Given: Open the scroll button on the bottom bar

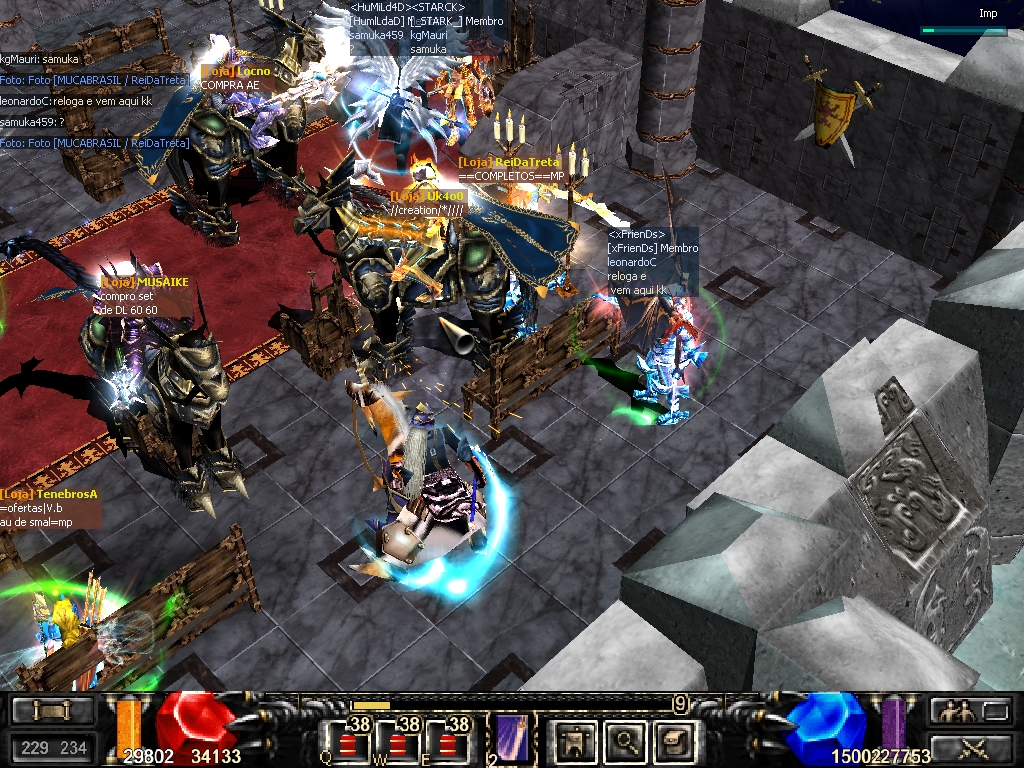Looking at the screenshot, I should [670, 742].
